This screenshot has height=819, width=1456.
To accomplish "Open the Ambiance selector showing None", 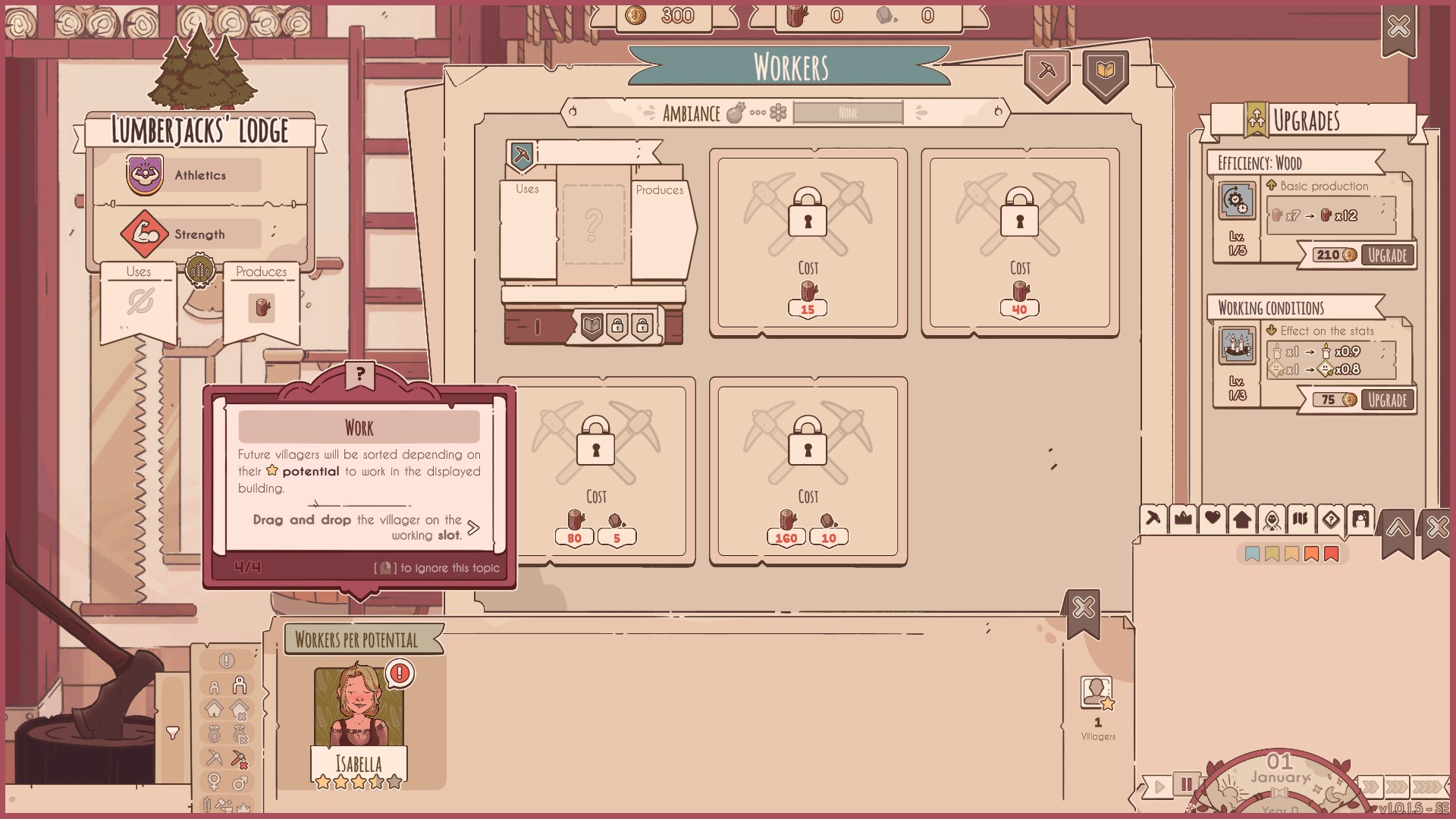I will click(x=848, y=113).
